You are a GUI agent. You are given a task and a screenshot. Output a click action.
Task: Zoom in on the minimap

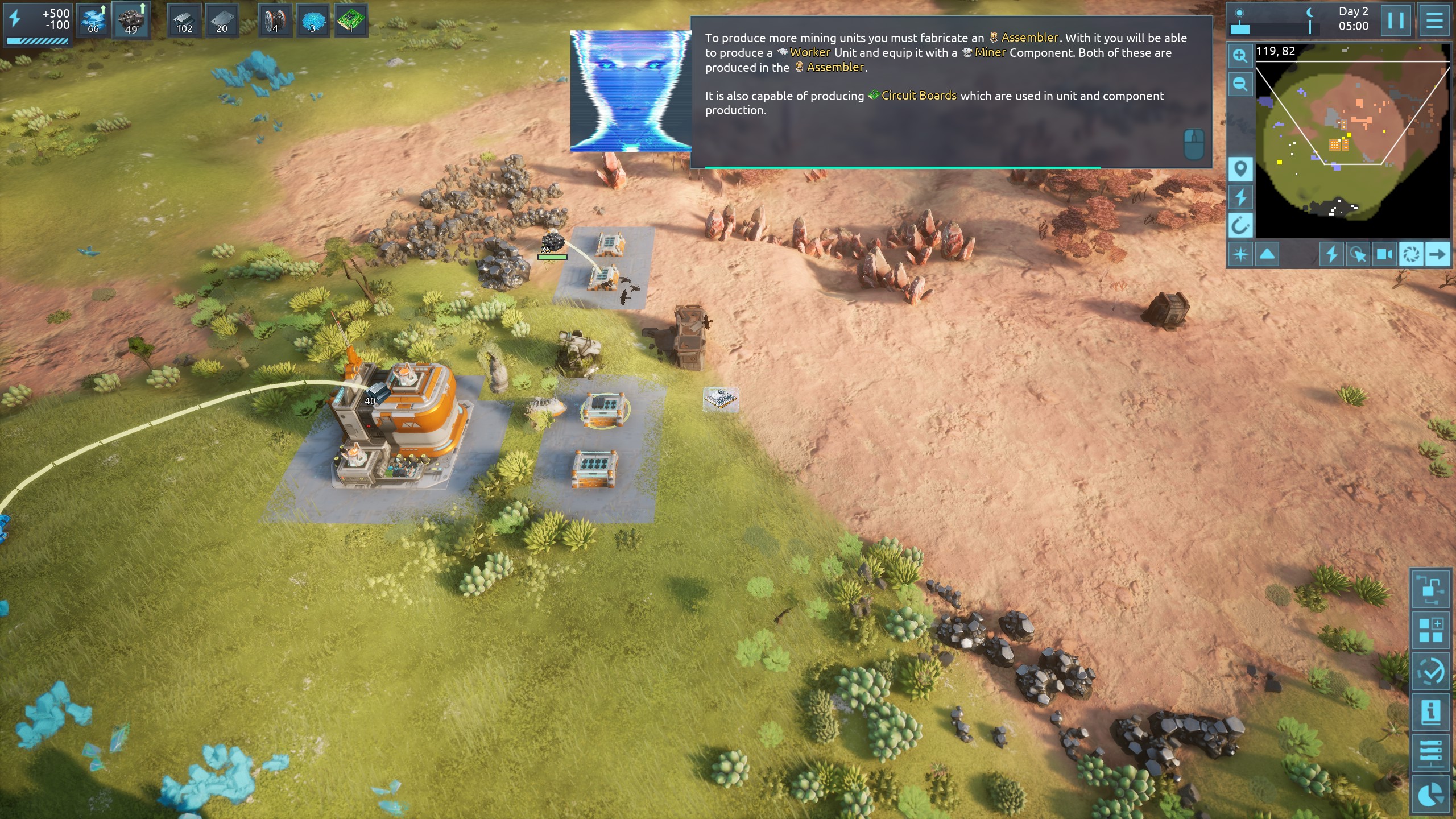[1240, 56]
